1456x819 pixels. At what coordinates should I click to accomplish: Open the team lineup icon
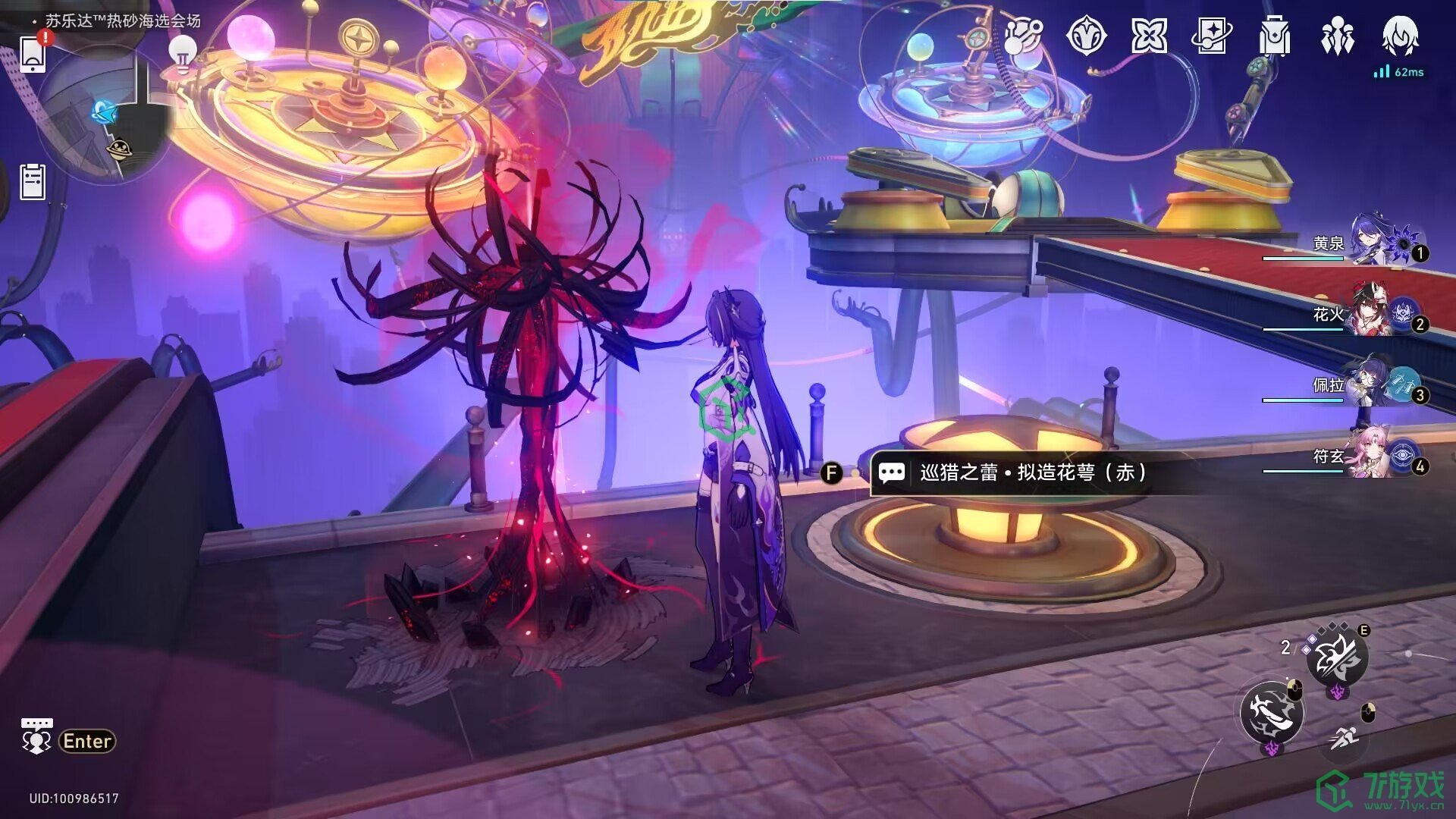pyautogui.click(x=1337, y=36)
